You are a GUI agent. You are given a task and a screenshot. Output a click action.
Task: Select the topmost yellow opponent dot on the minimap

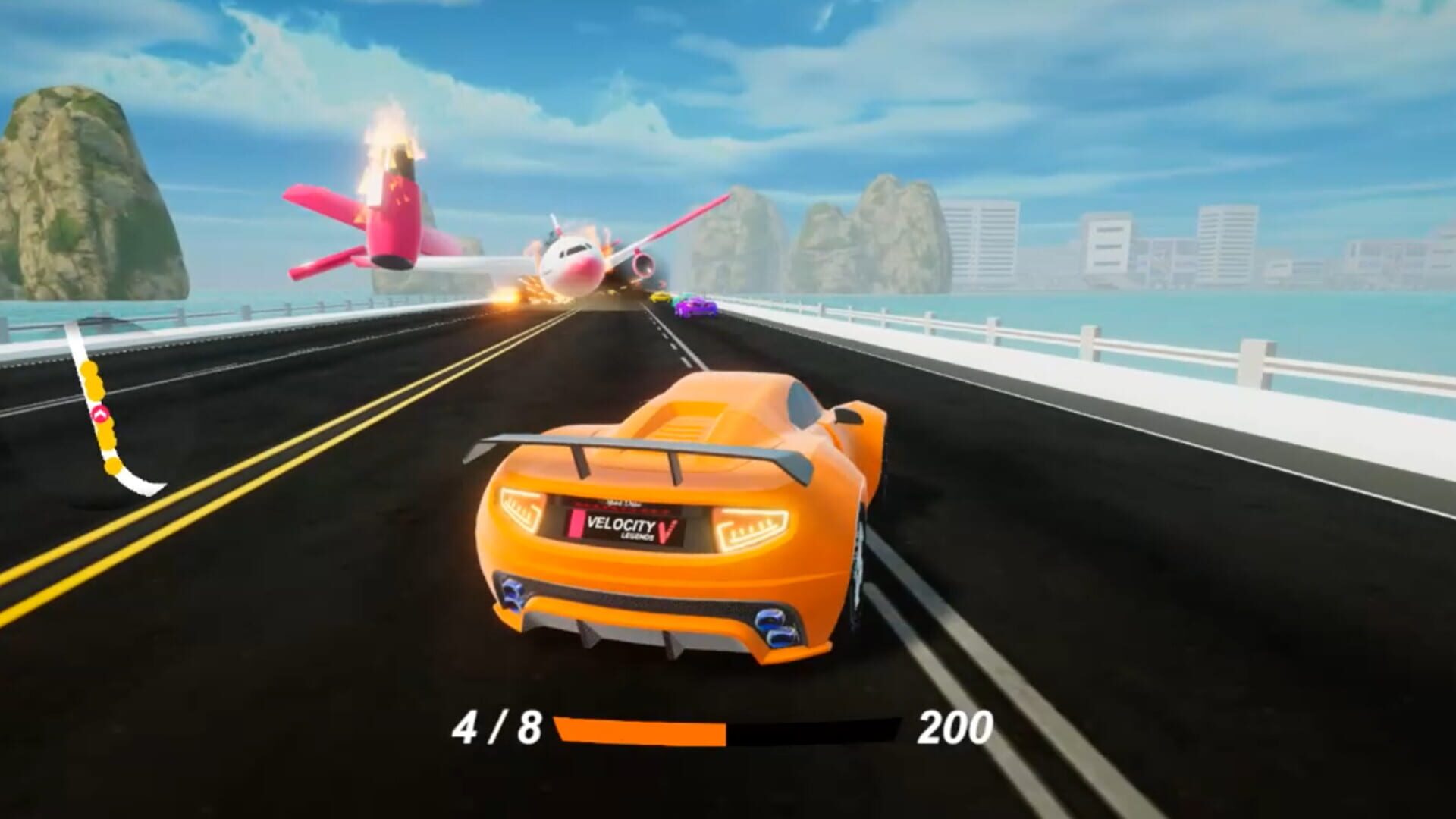pyautogui.click(x=89, y=368)
